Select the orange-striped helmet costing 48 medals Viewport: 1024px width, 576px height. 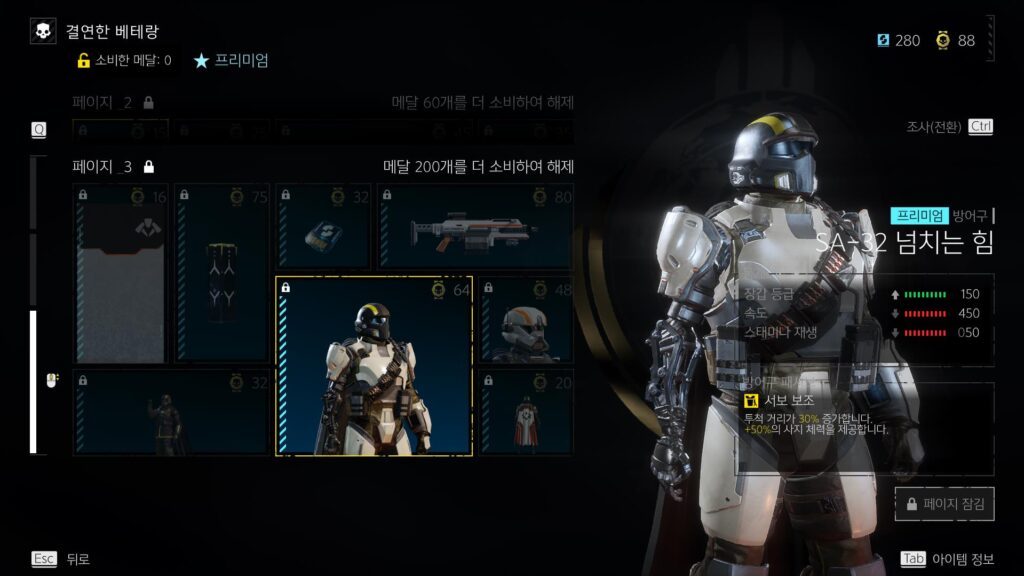525,320
